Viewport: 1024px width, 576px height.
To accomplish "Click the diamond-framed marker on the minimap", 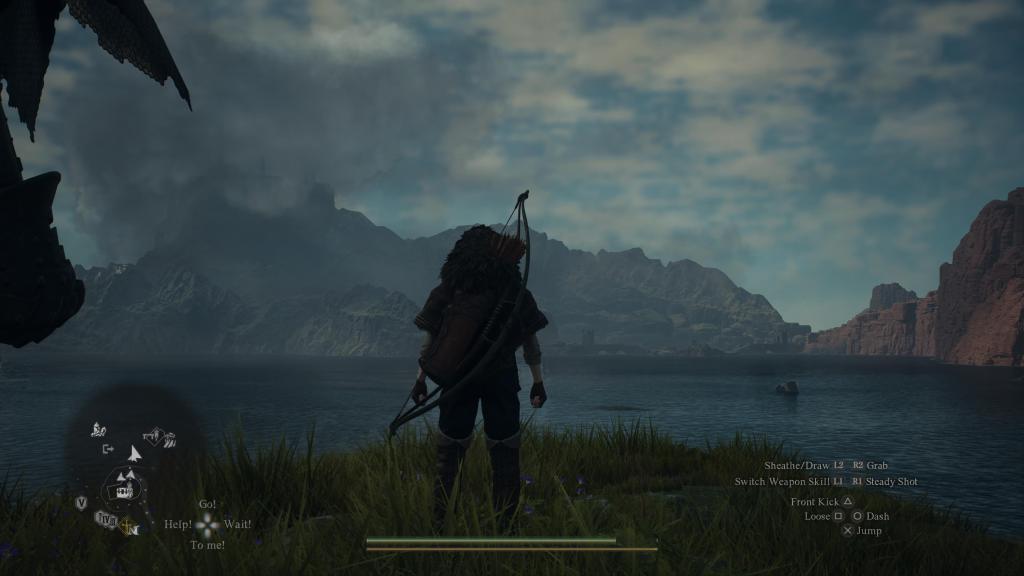I will 155,435.
